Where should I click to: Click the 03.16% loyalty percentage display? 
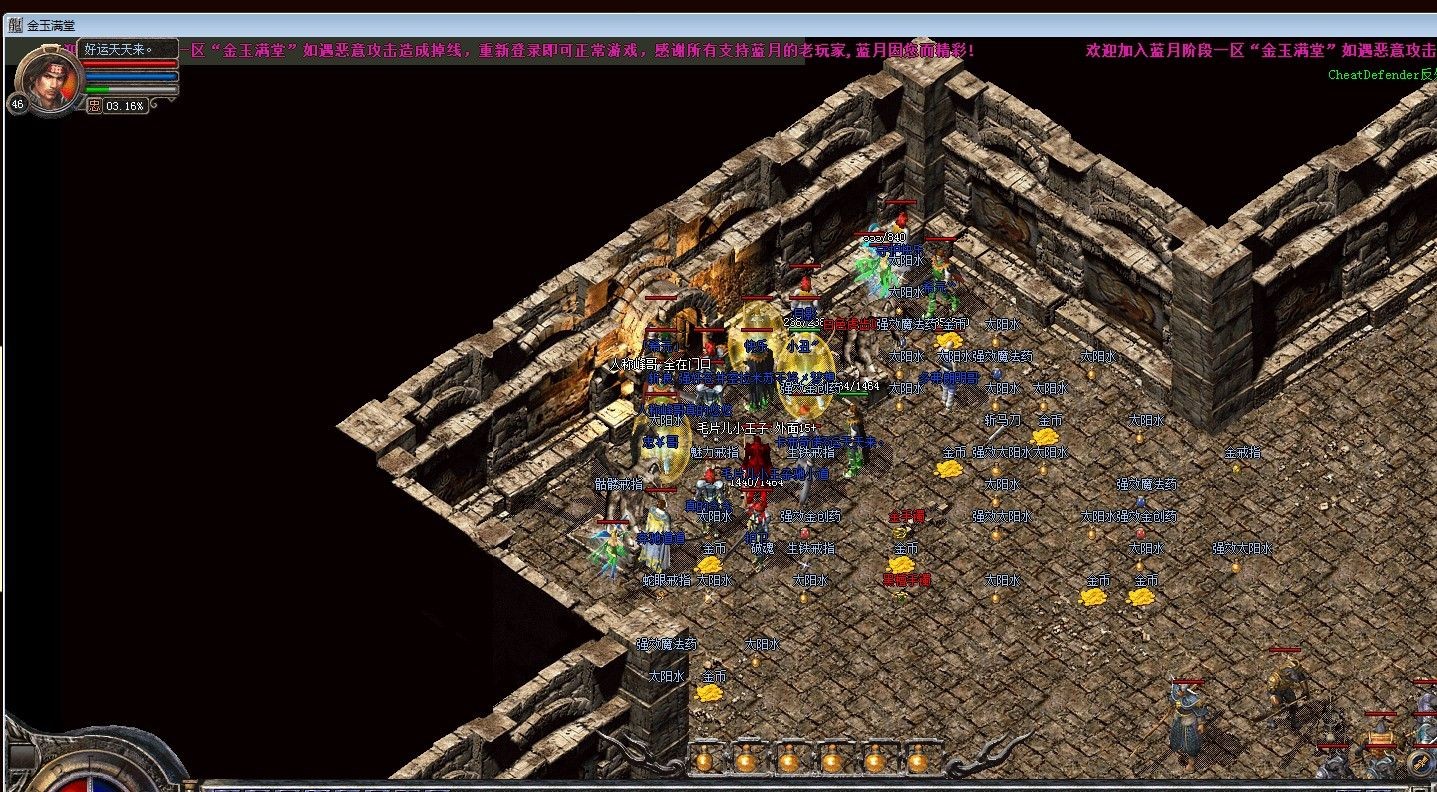click(124, 105)
